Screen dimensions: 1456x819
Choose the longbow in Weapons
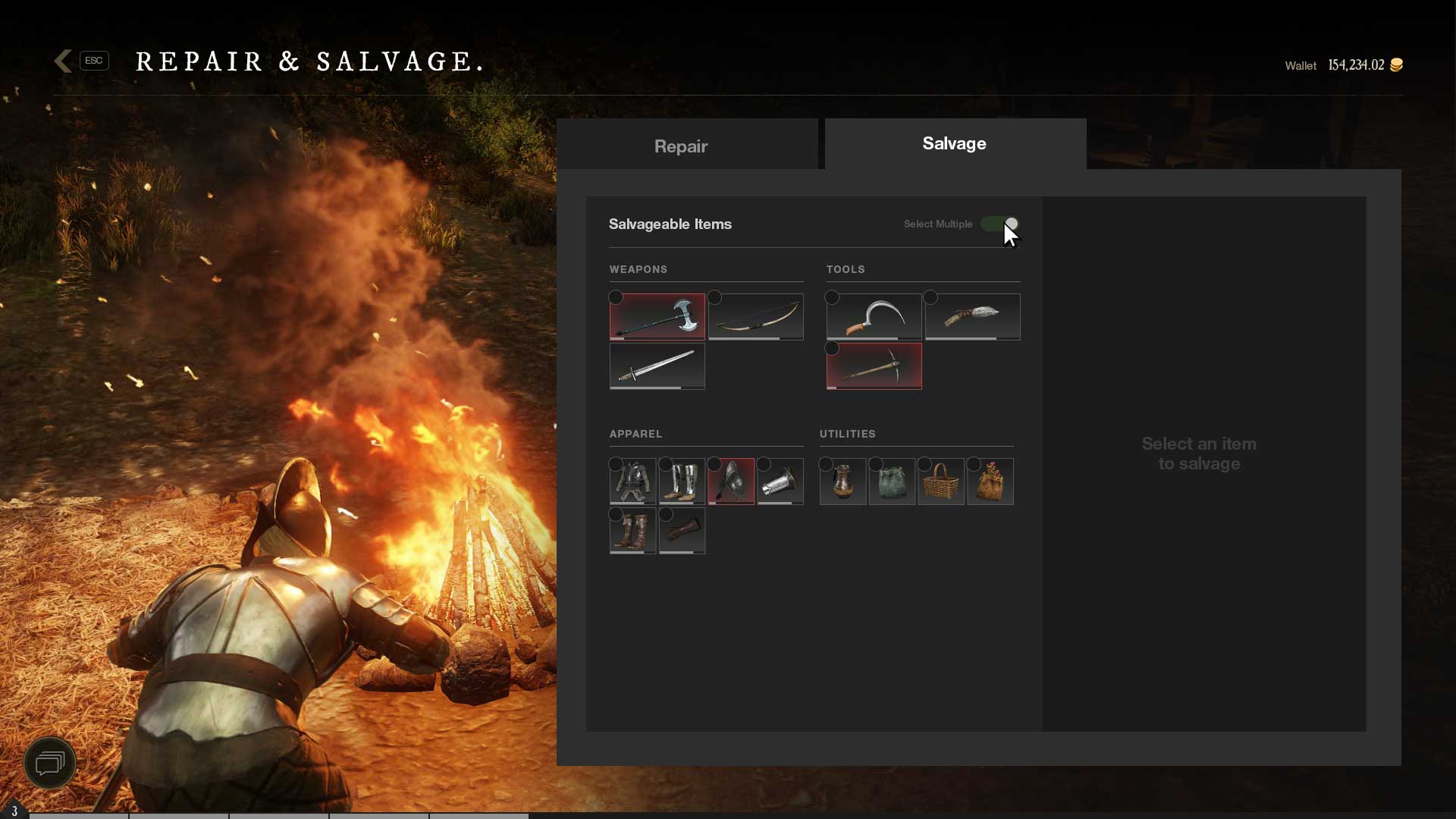pos(756,316)
